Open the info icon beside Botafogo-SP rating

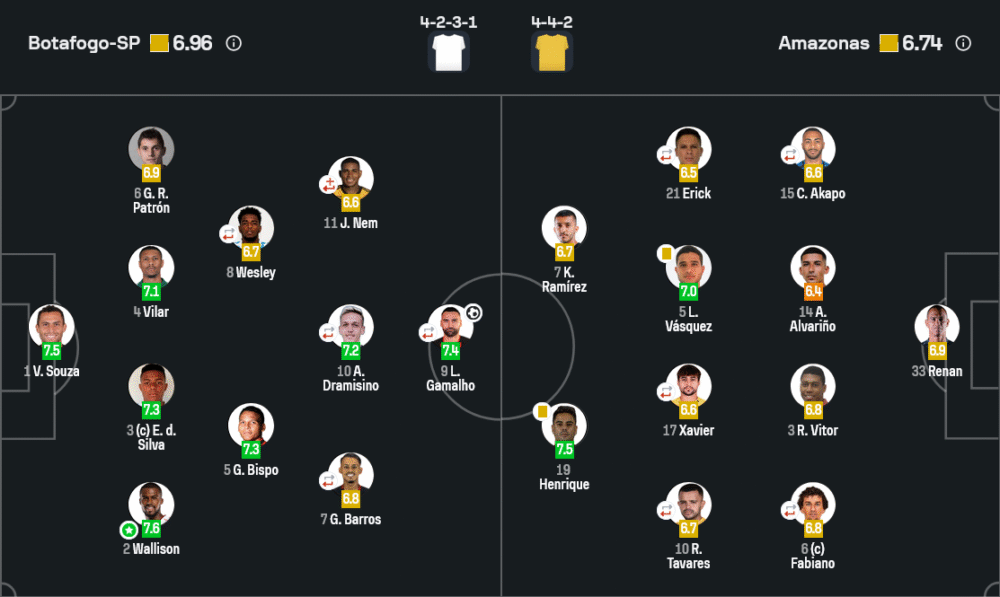click(x=234, y=44)
